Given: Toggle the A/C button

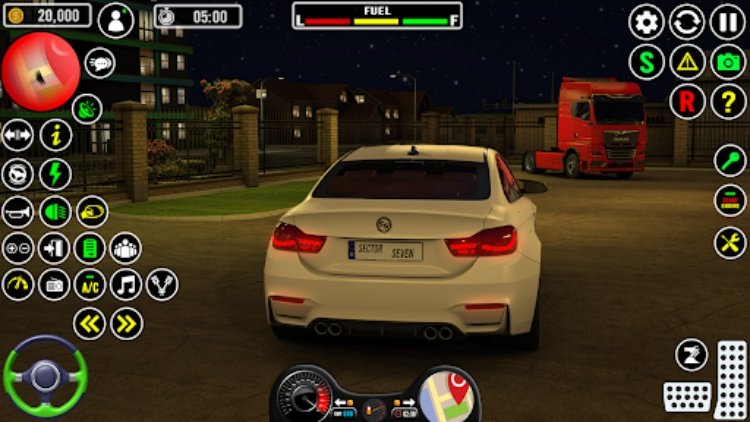Looking at the screenshot, I should (x=90, y=284).
